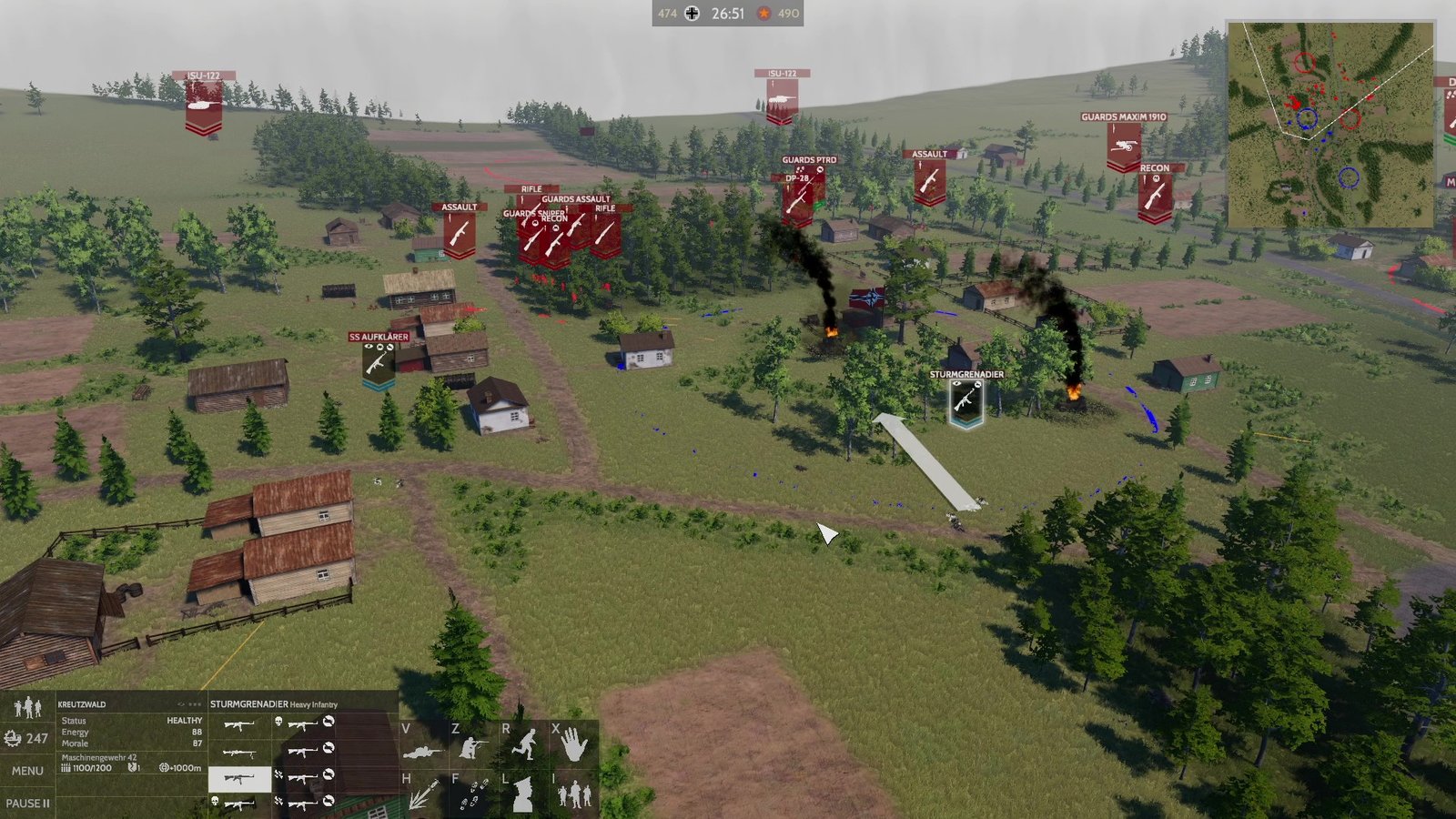Expand squad options via the ellipsis button
Screen dimensions: 1456x819
(x=195, y=703)
